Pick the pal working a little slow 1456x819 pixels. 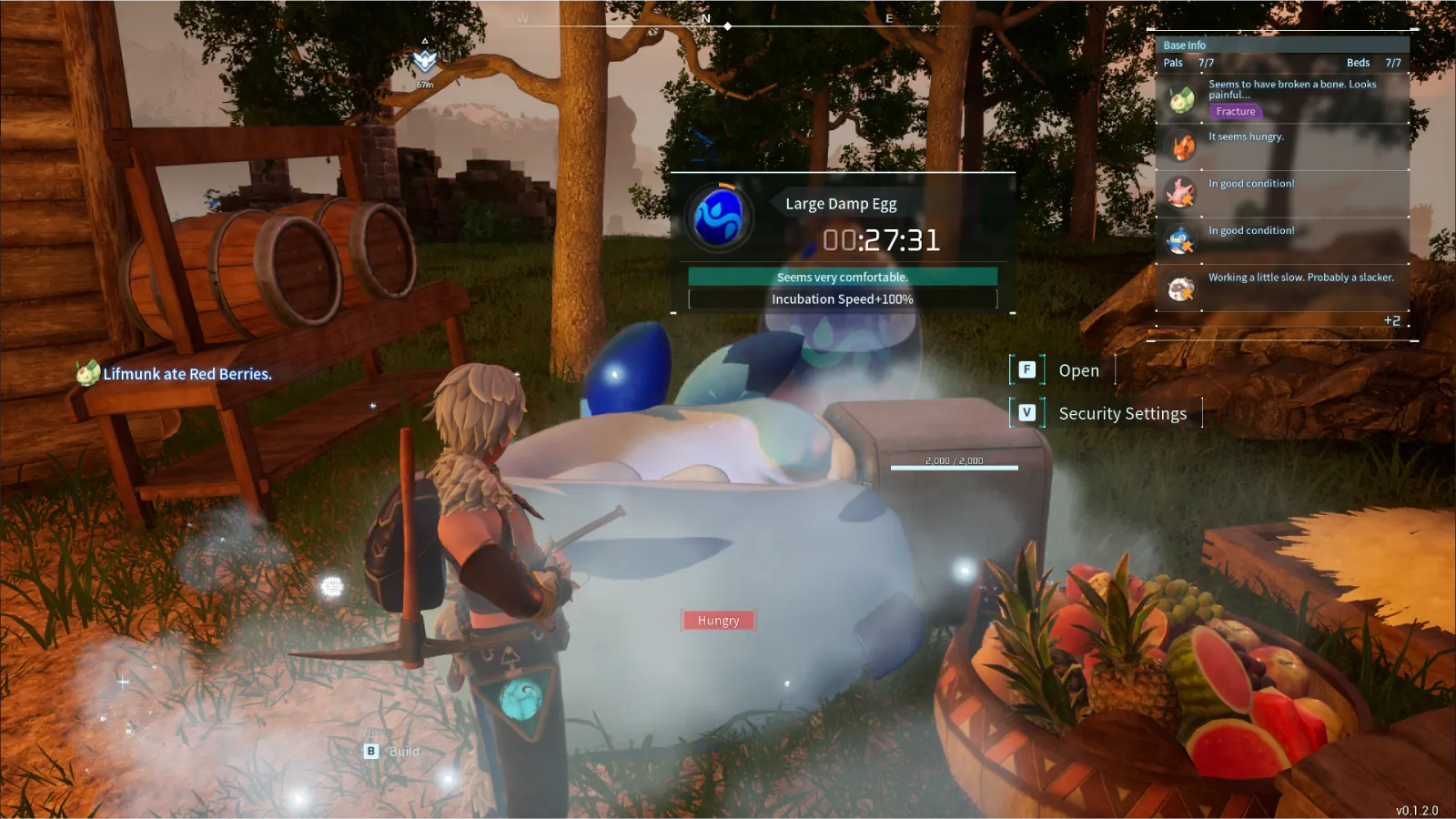coord(1282,287)
